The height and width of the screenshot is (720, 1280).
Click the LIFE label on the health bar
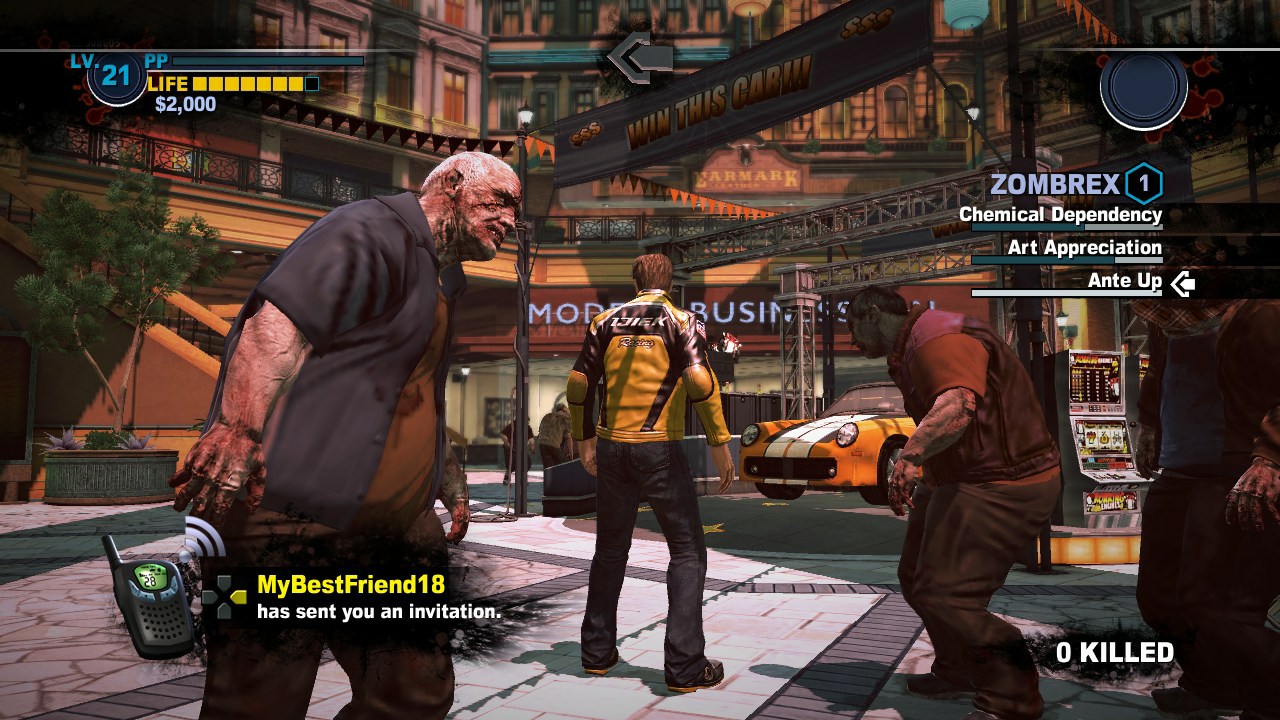tap(167, 84)
